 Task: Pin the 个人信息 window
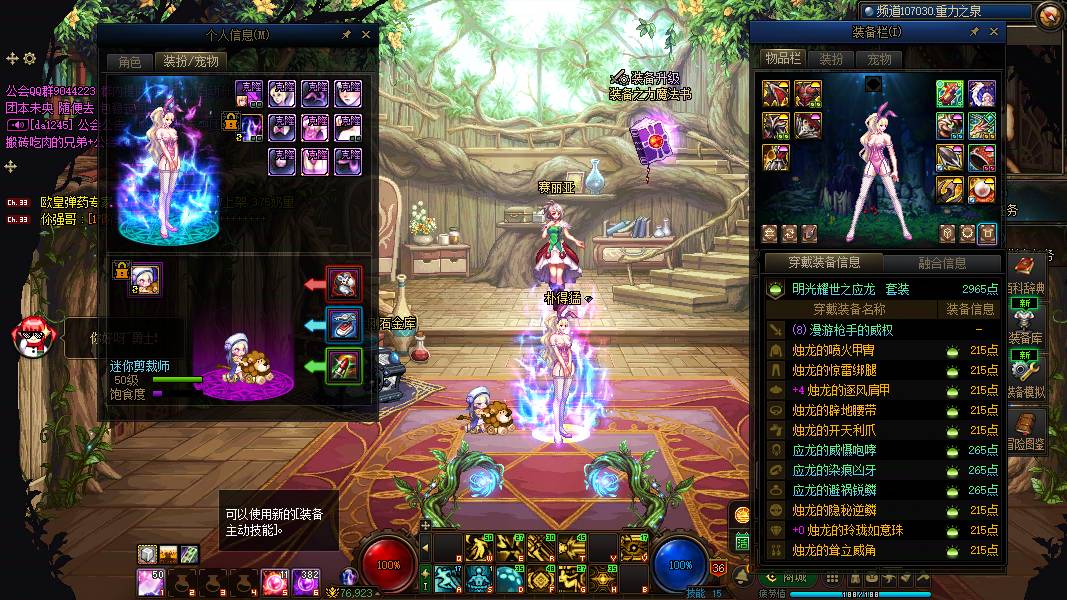[346, 35]
